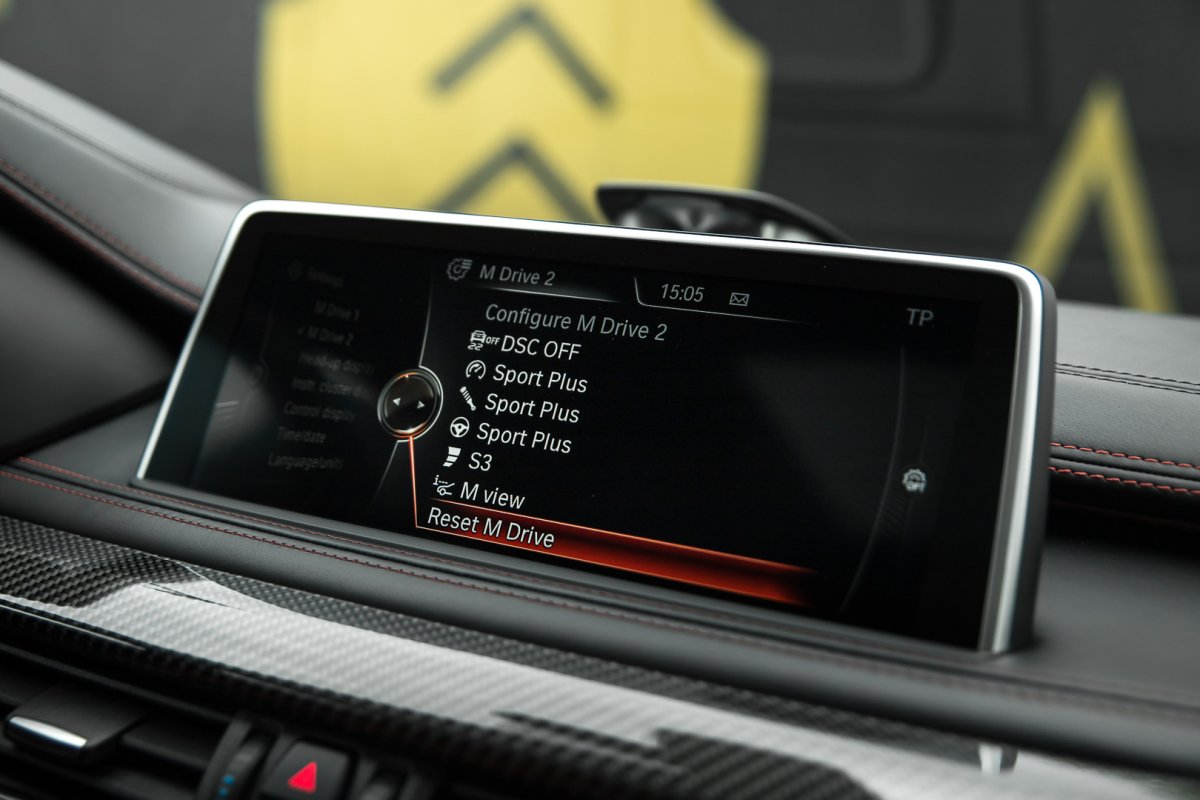Open the Language/units settings entry
Screen dimensions: 1200x800
[305, 461]
